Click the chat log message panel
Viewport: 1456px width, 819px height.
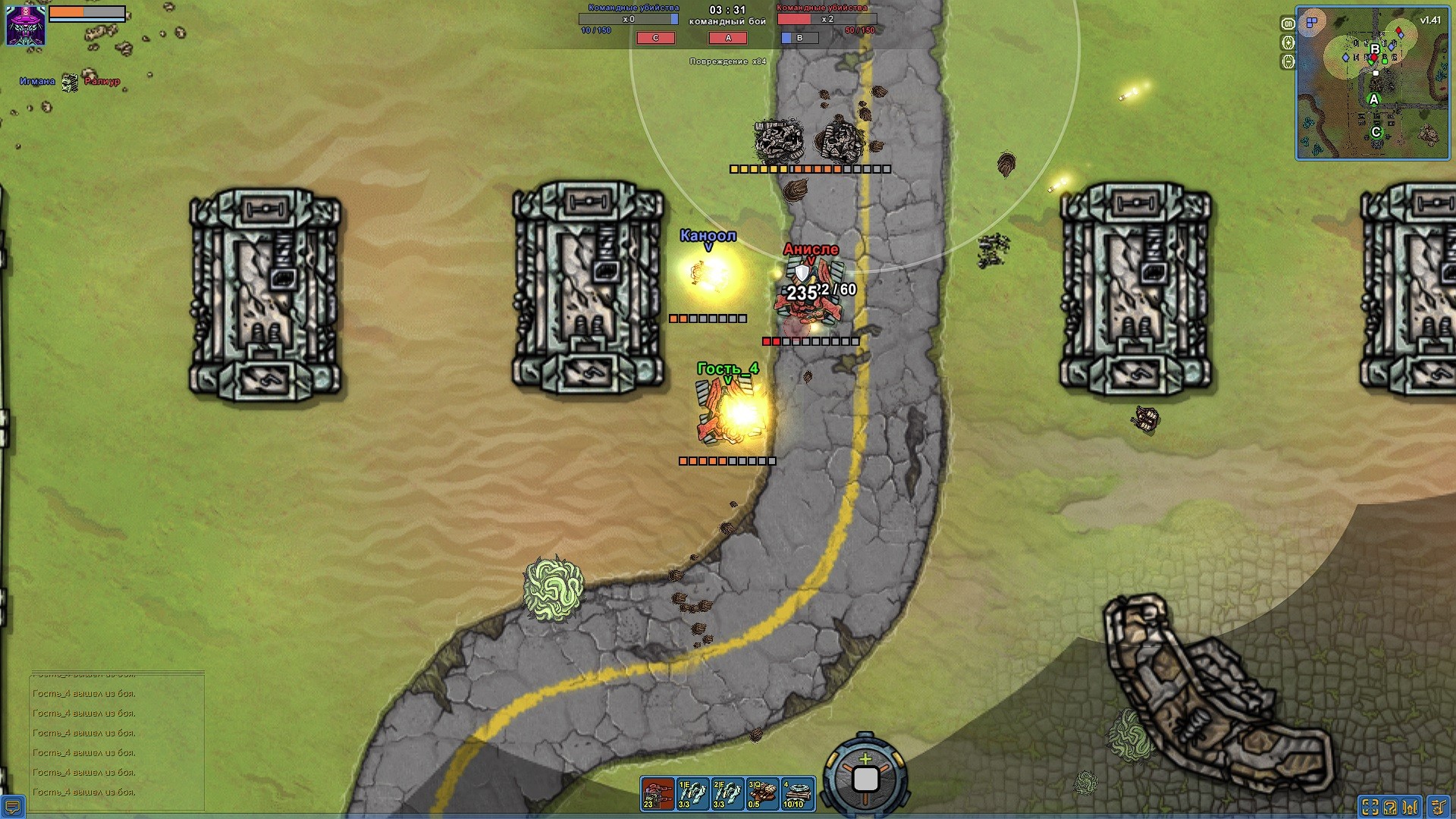[117, 741]
